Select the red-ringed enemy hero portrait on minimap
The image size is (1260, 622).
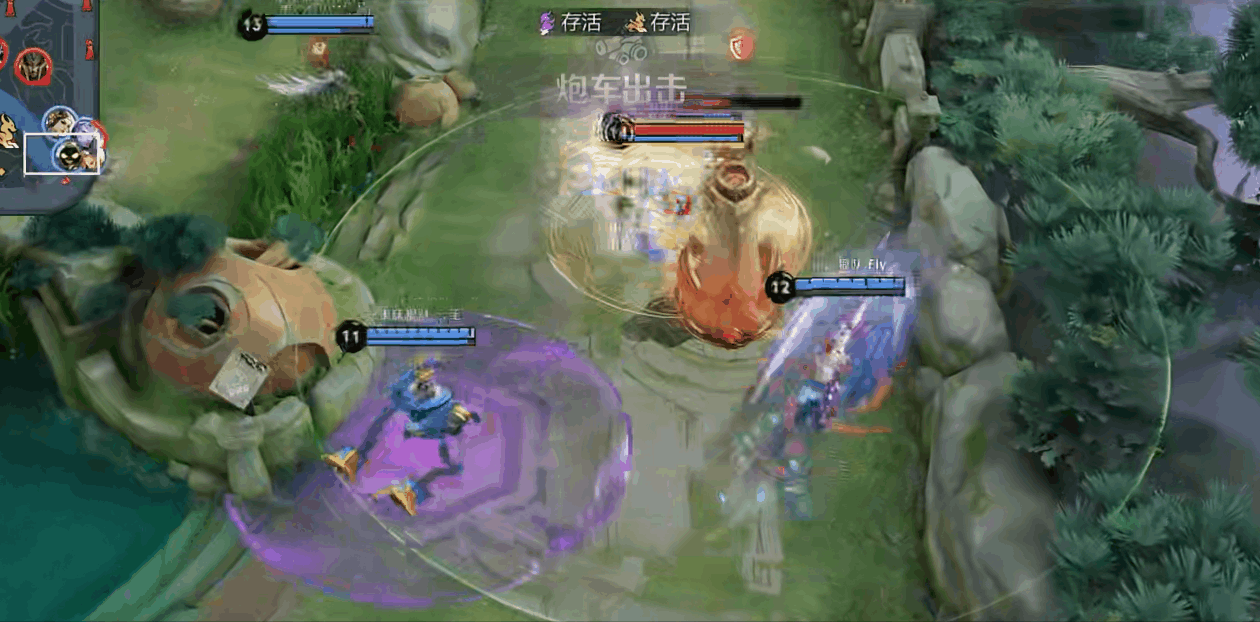pyautogui.click(x=33, y=65)
